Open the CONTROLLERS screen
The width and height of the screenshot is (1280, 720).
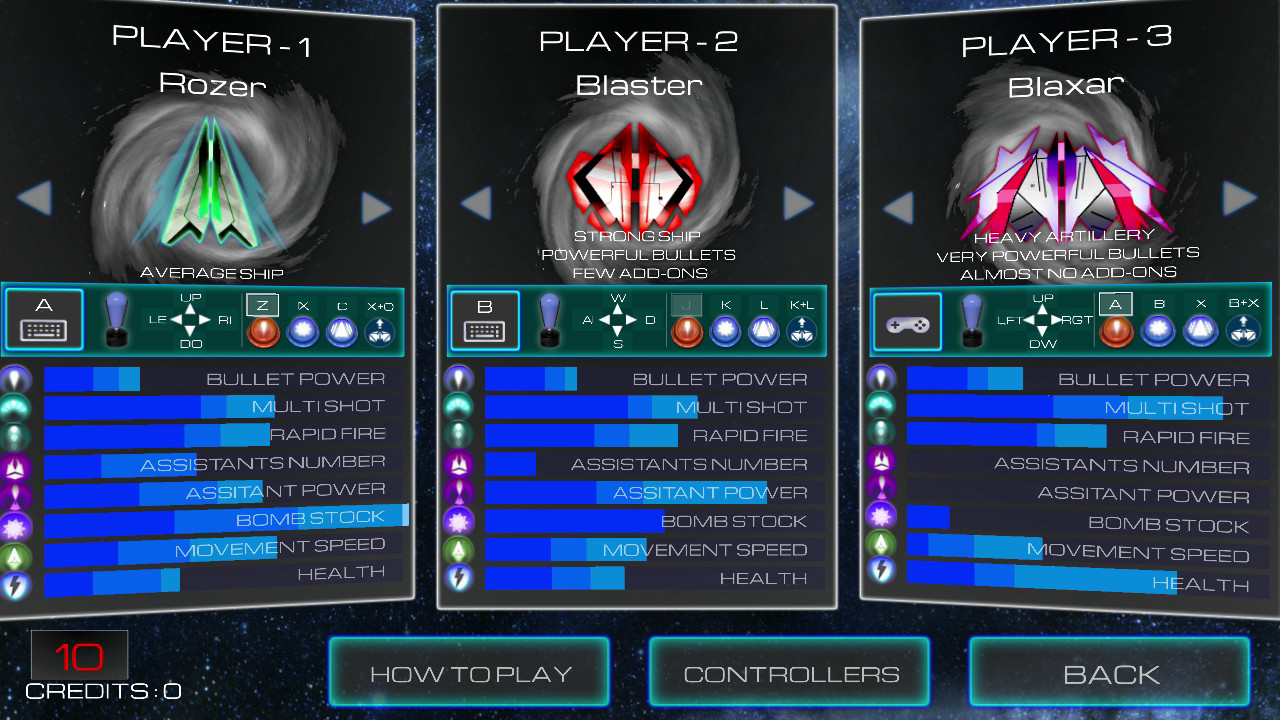coord(789,671)
